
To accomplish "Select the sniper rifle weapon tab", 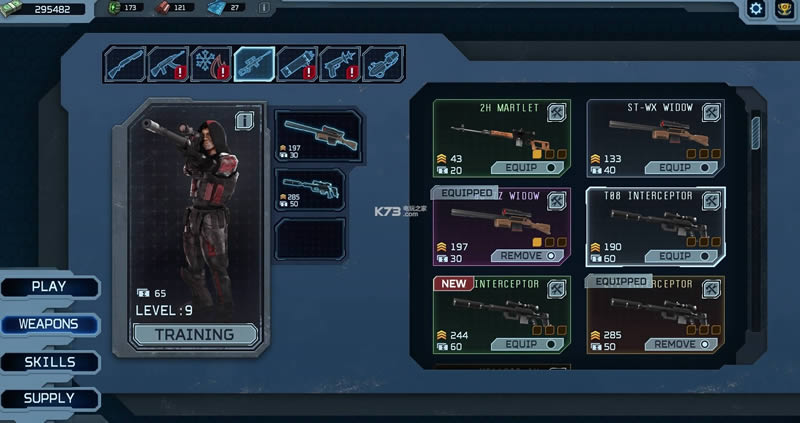I will pyautogui.click(x=254, y=64).
